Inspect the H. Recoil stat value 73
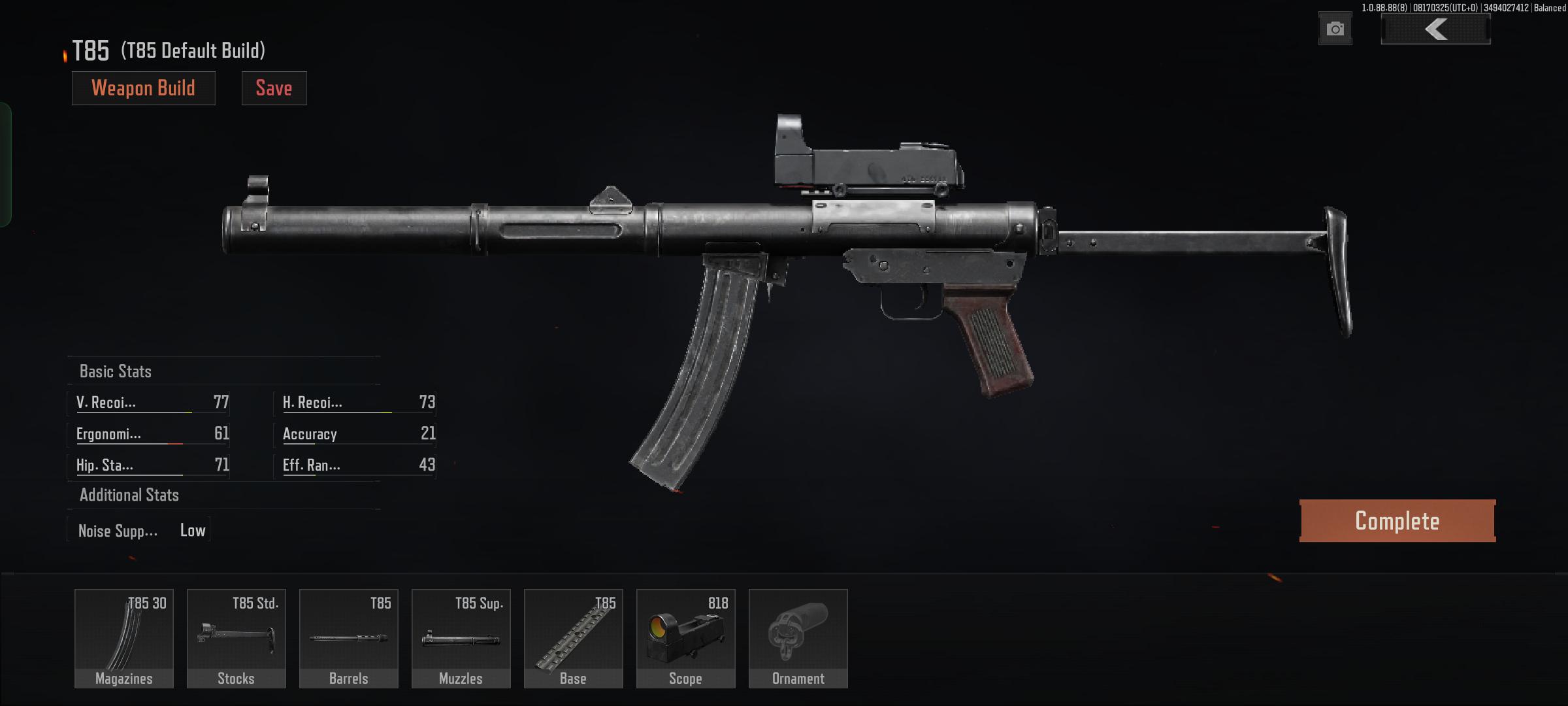This screenshot has height=706, width=1568. point(356,403)
